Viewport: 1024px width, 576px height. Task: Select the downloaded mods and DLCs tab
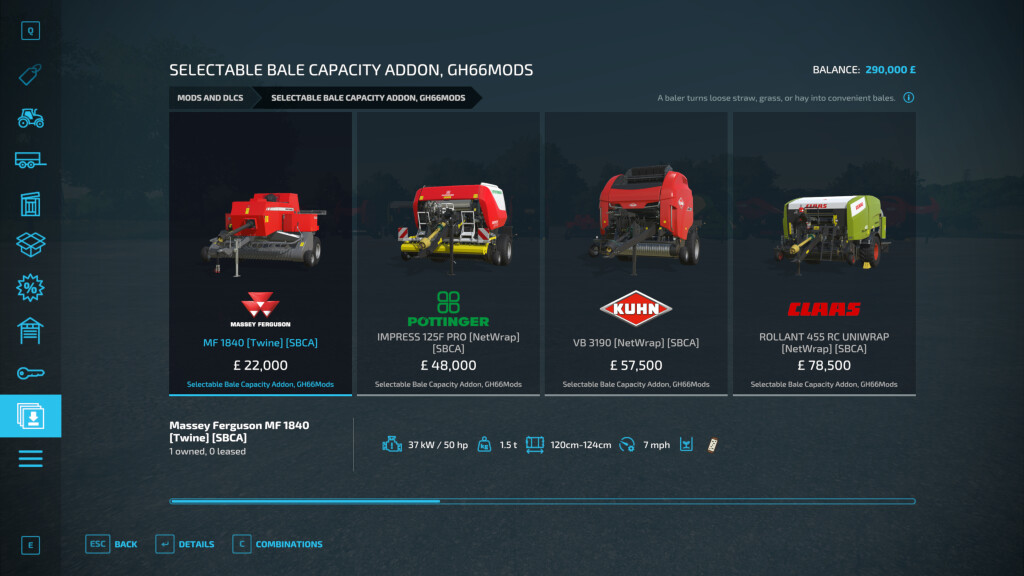point(30,416)
